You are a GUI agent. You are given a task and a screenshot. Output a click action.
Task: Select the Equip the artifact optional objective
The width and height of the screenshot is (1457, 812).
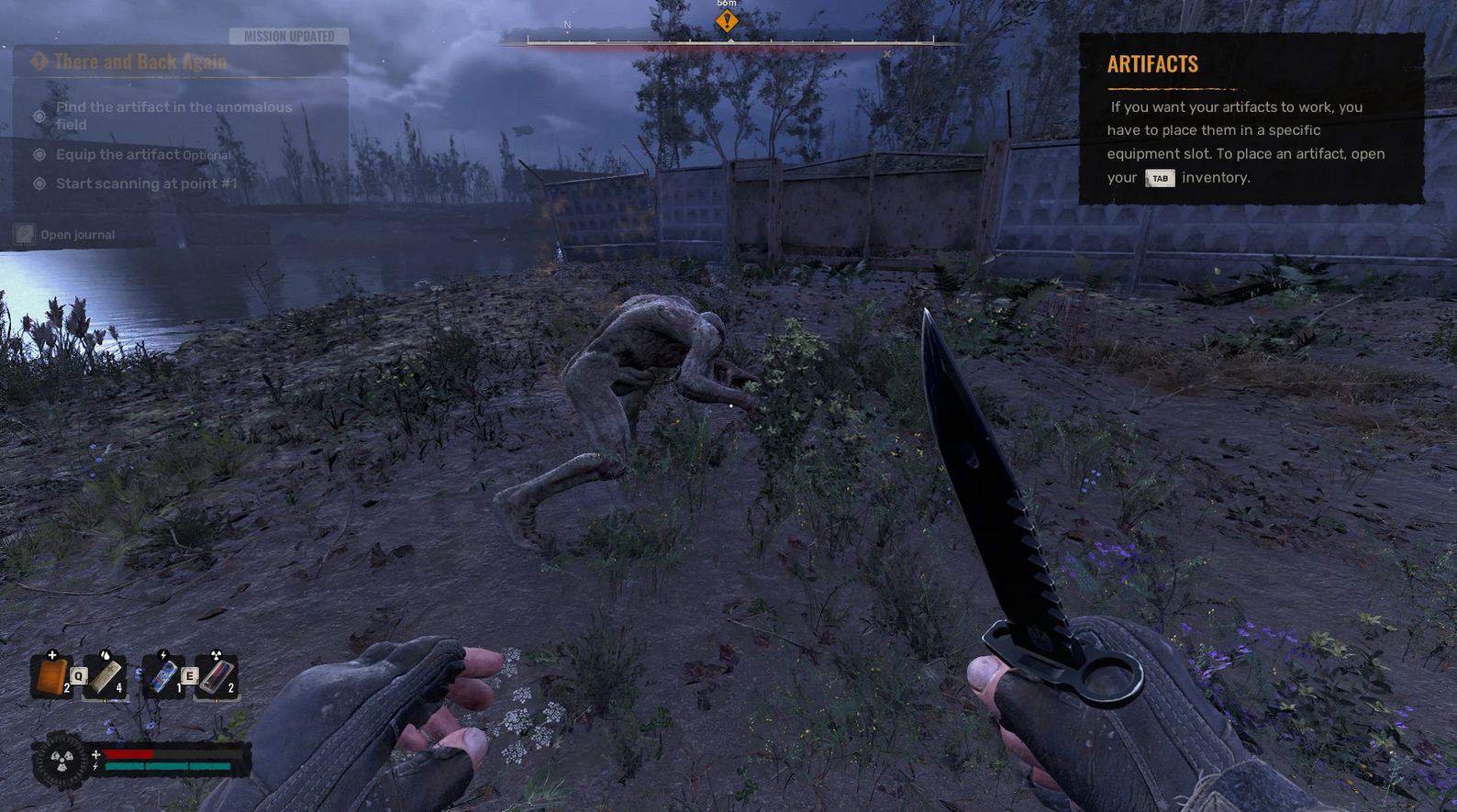coord(143,154)
